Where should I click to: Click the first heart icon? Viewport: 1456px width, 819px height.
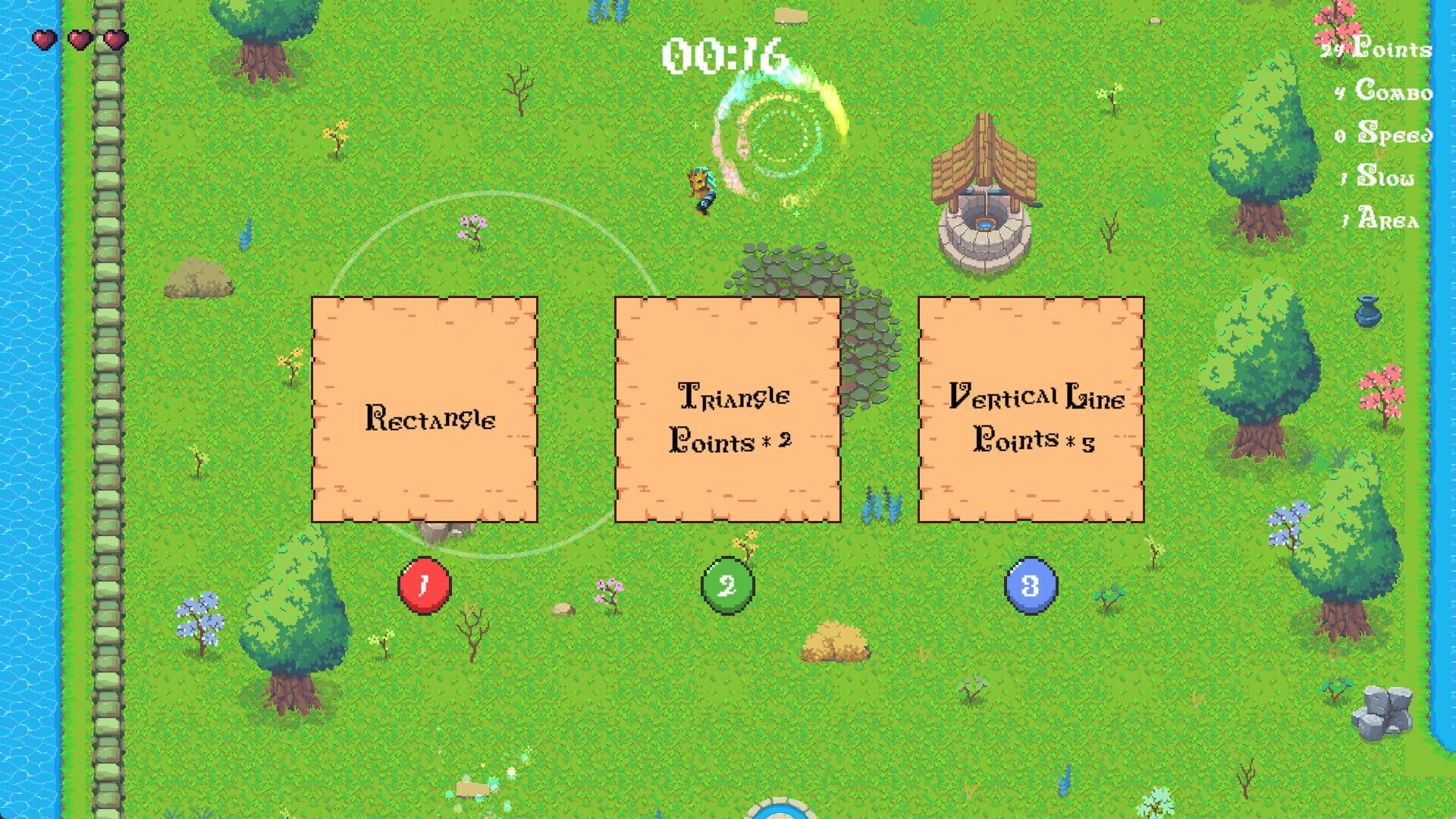coord(43,39)
